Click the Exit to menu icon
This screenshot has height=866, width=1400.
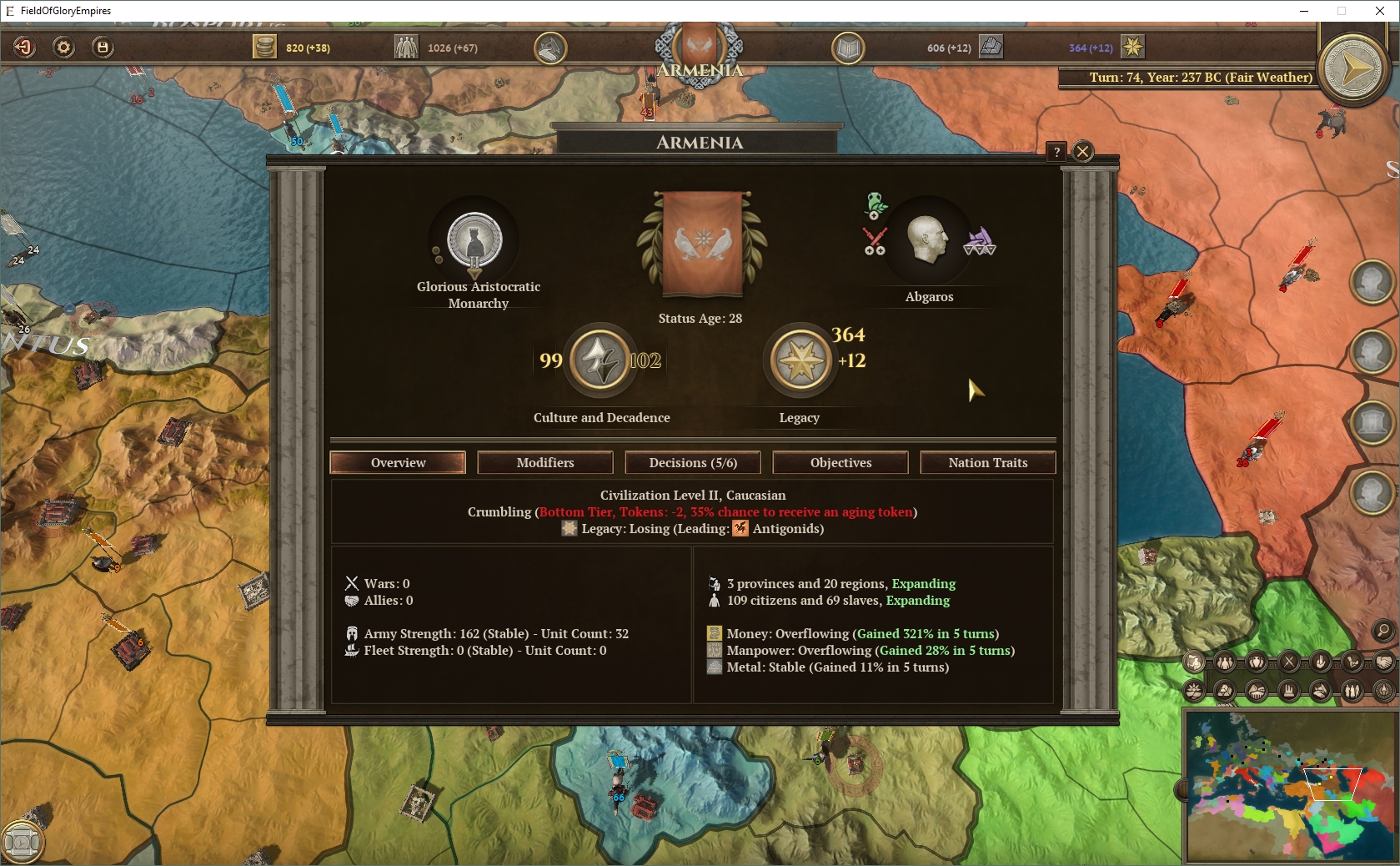(x=25, y=48)
